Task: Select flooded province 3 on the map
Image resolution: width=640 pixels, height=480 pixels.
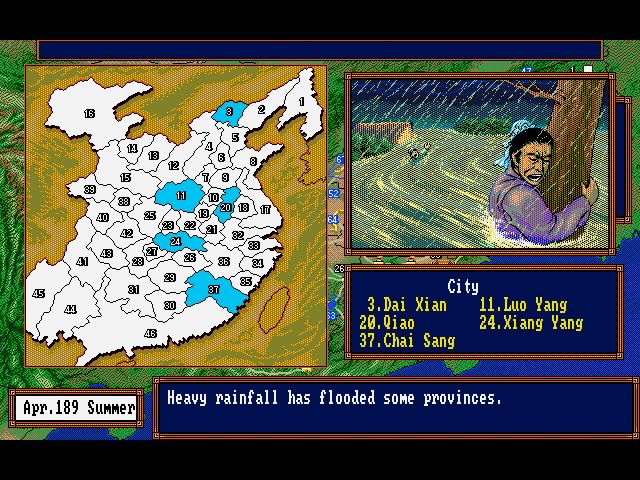Action: point(230,111)
